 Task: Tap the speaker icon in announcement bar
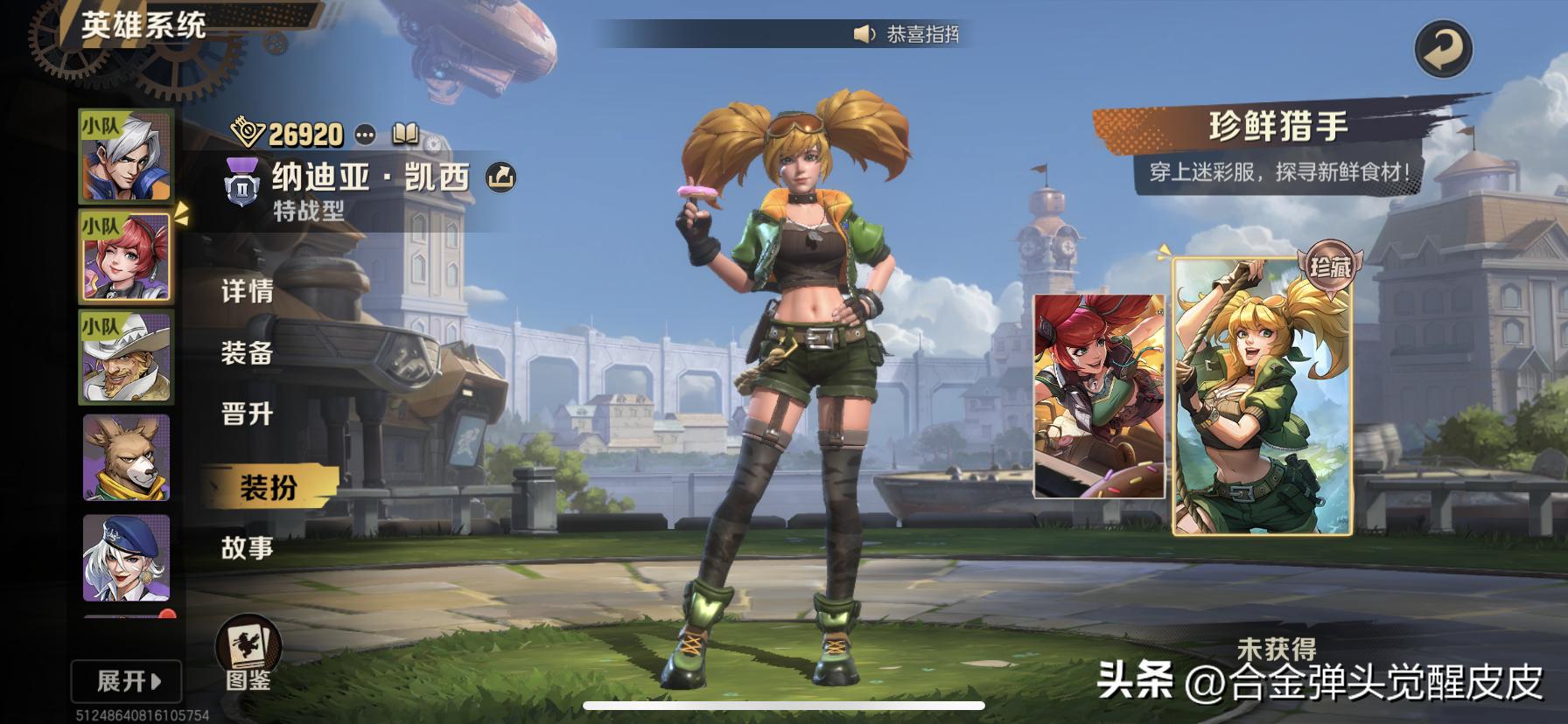[x=864, y=34]
